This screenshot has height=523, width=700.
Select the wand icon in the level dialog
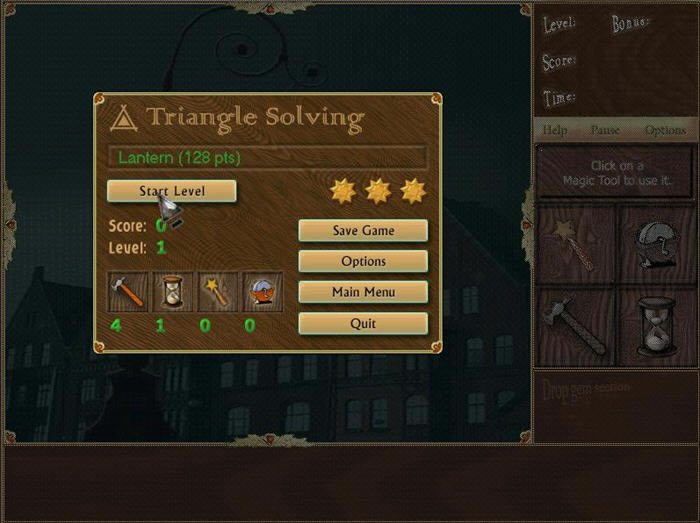217,291
